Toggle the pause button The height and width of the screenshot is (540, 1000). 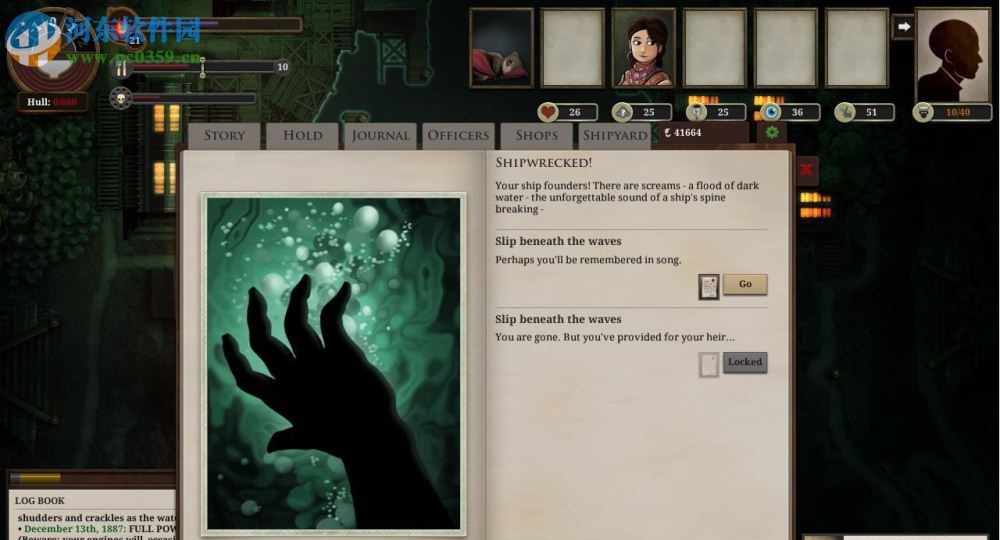(122, 68)
